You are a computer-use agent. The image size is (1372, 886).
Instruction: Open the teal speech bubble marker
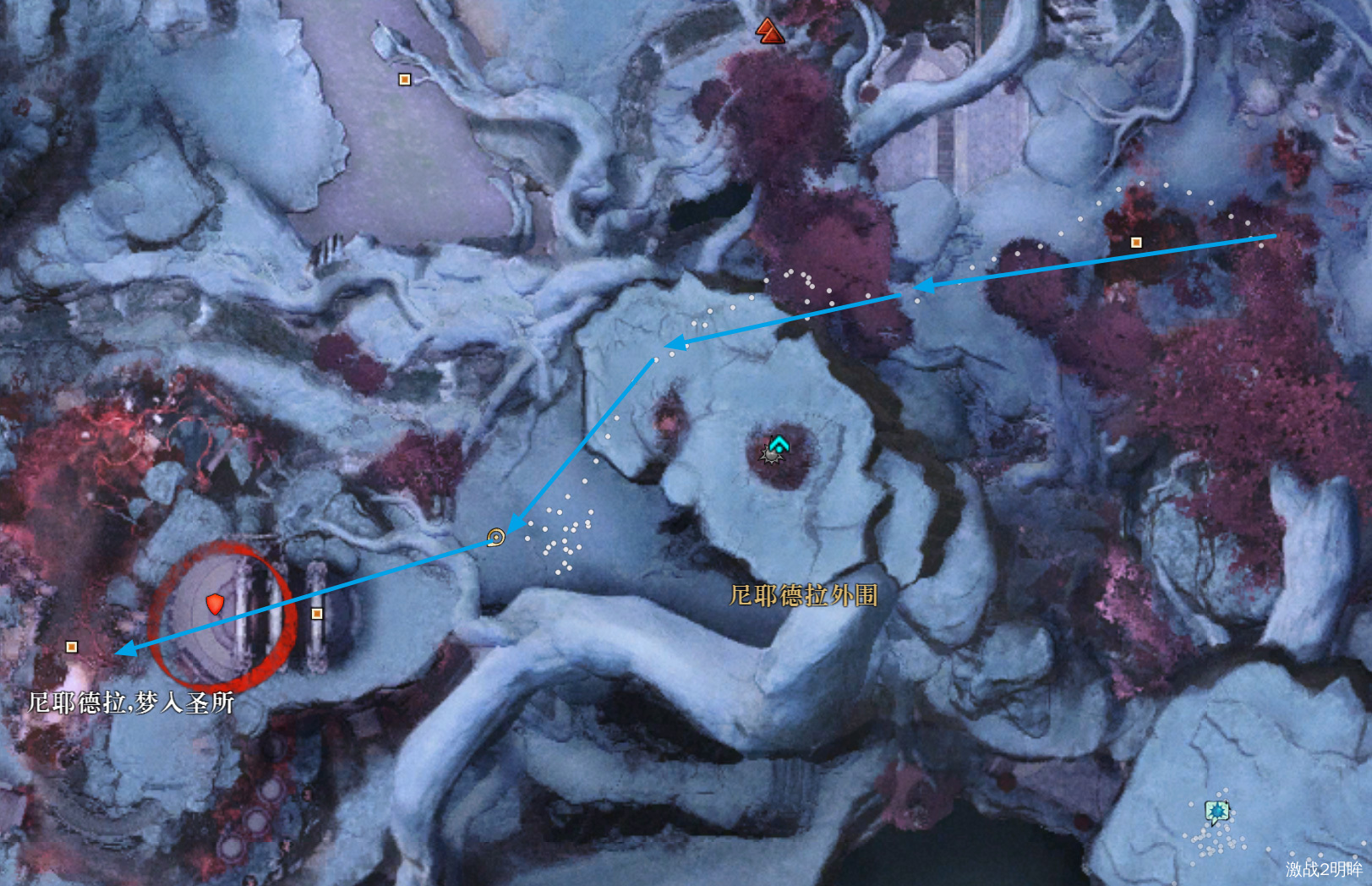pos(1216,812)
